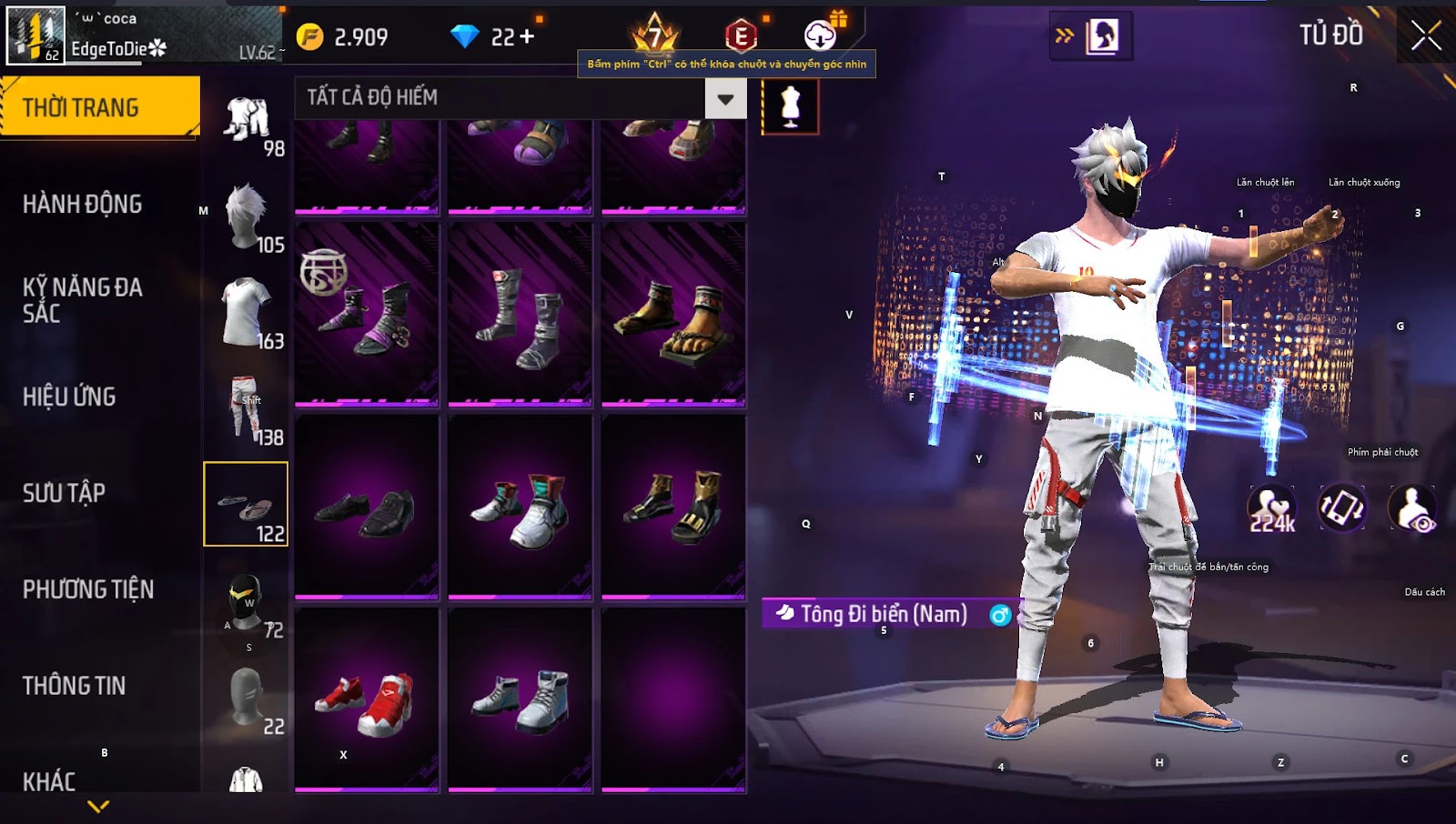Image resolution: width=1456 pixels, height=824 pixels.
Task: Toggle the character view eye icon
Action: coord(1412,507)
